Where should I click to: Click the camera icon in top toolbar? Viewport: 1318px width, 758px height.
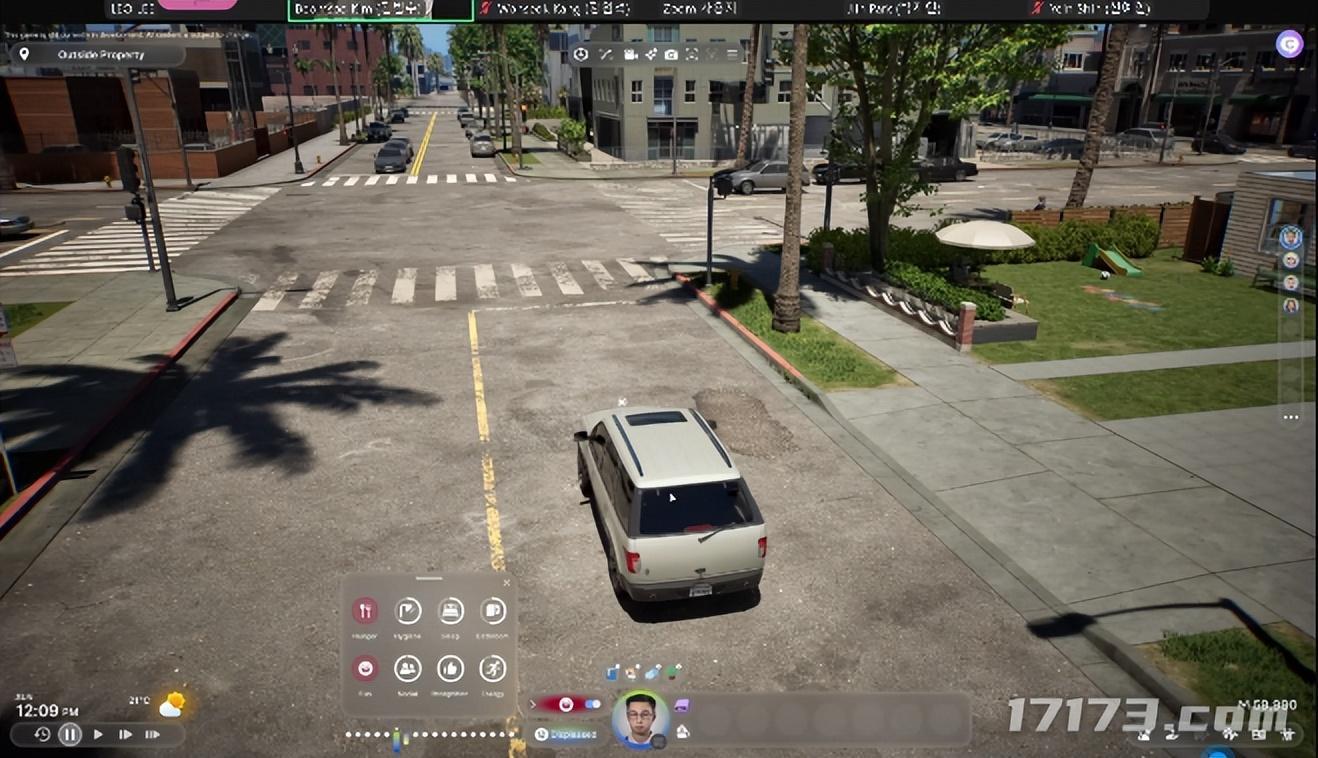click(671, 54)
